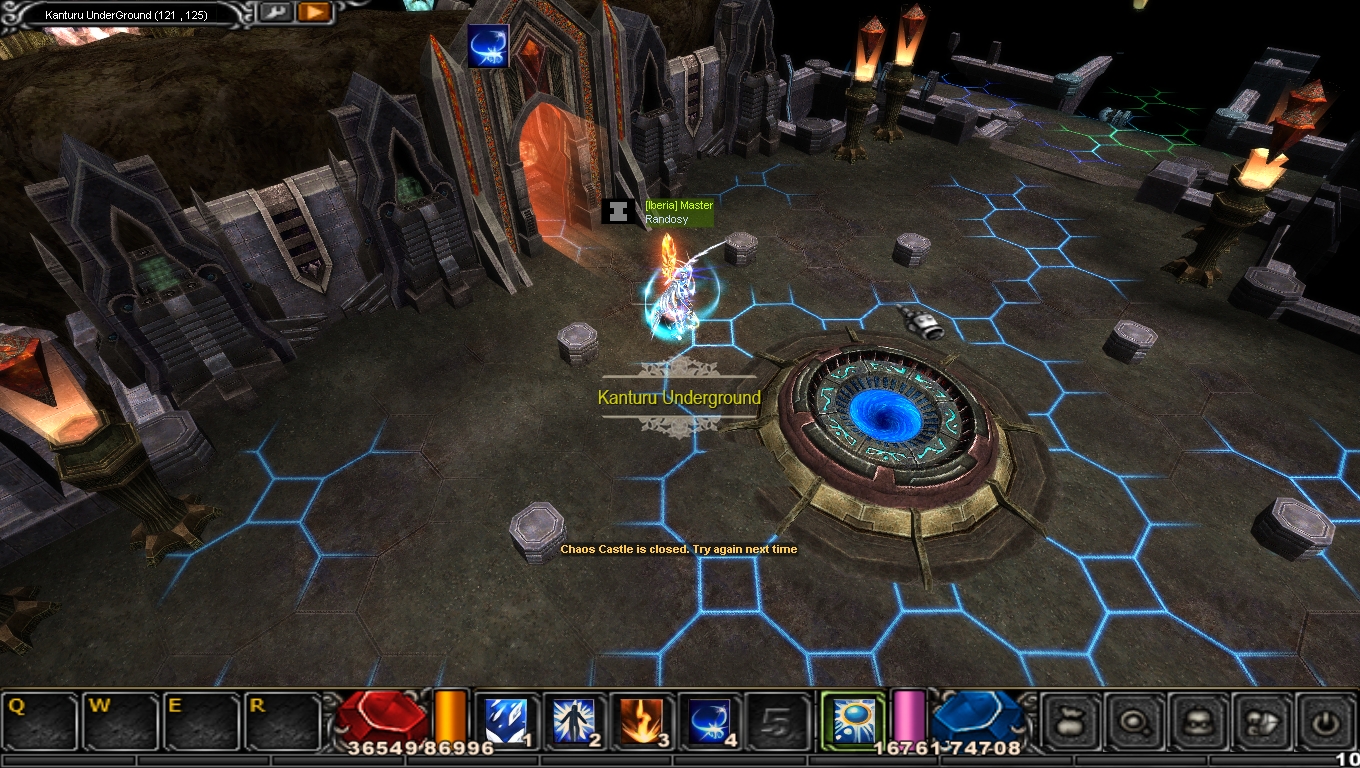Click the power button to exit

1327,721
